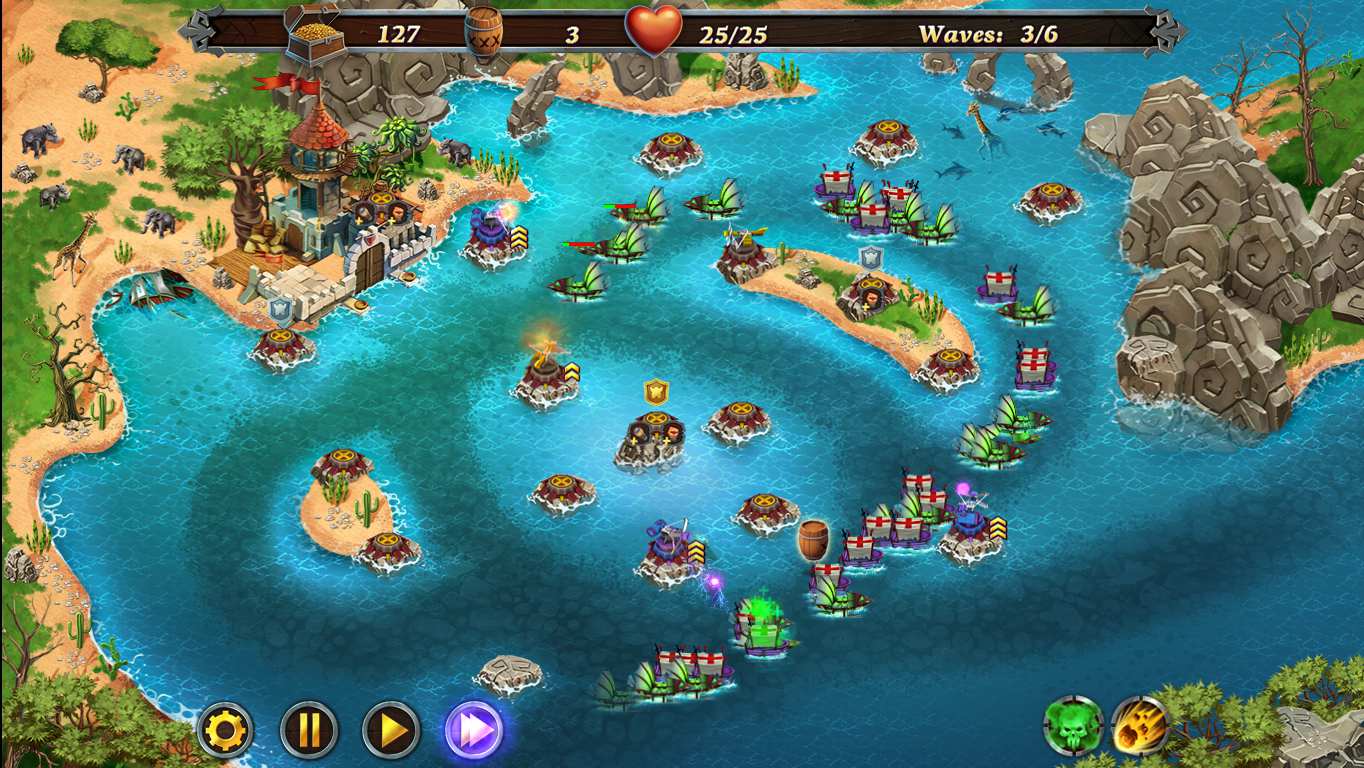The height and width of the screenshot is (768, 1364).
Task: Open the settings gear menu
Action: (226, 730)
